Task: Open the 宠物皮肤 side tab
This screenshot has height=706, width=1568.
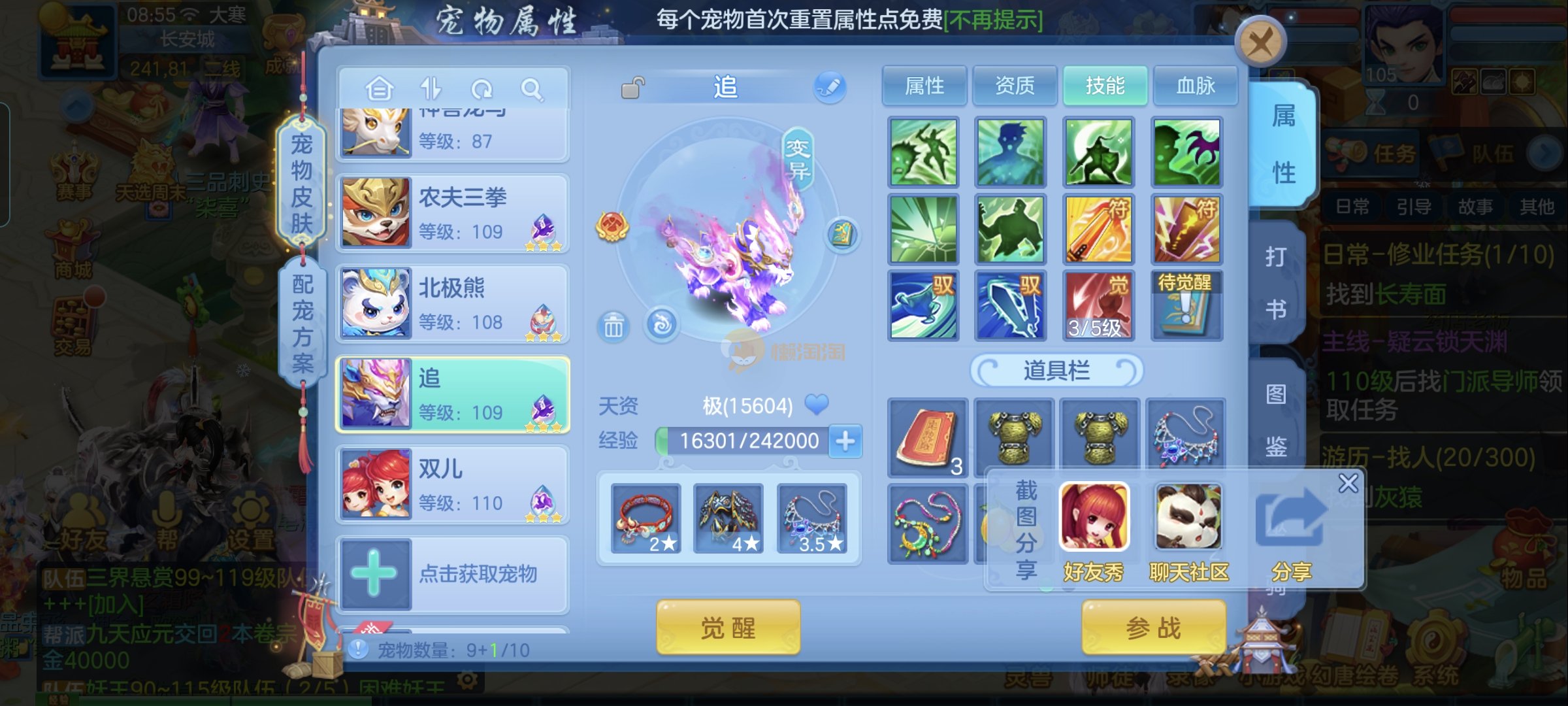Action: click(x=301, y=183)
